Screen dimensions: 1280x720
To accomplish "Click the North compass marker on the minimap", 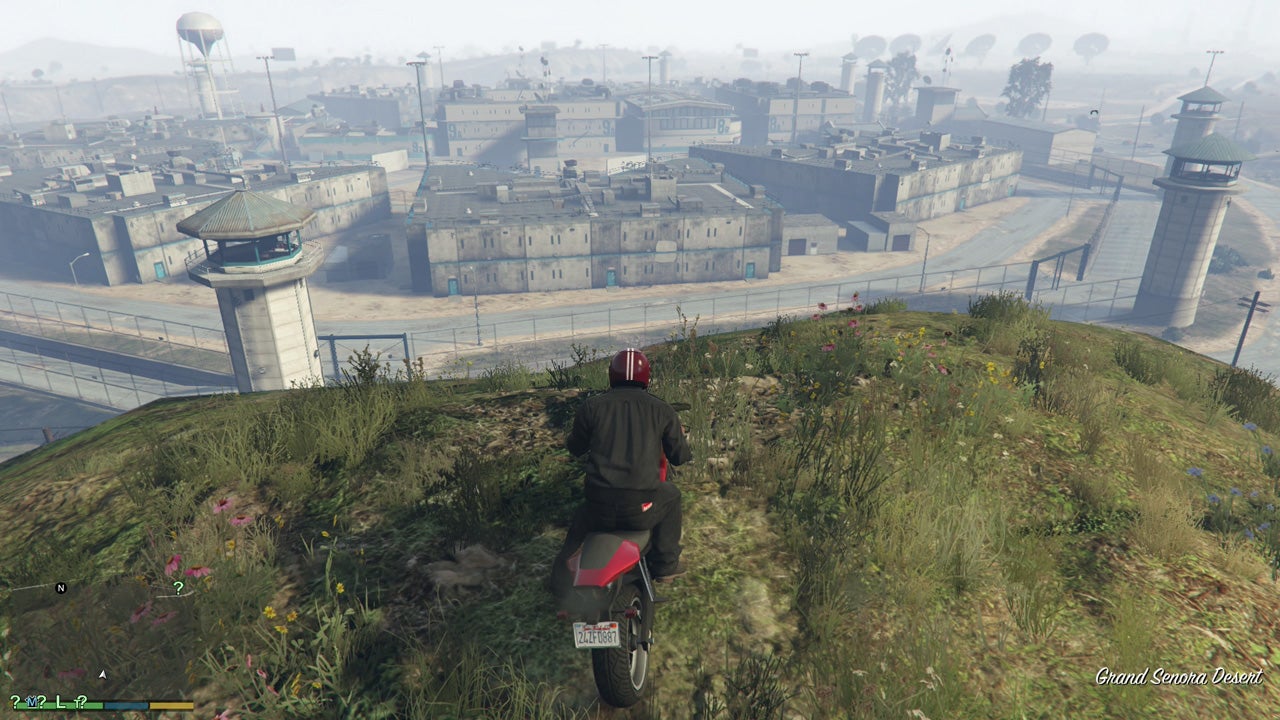I will [x=60, y=587].
